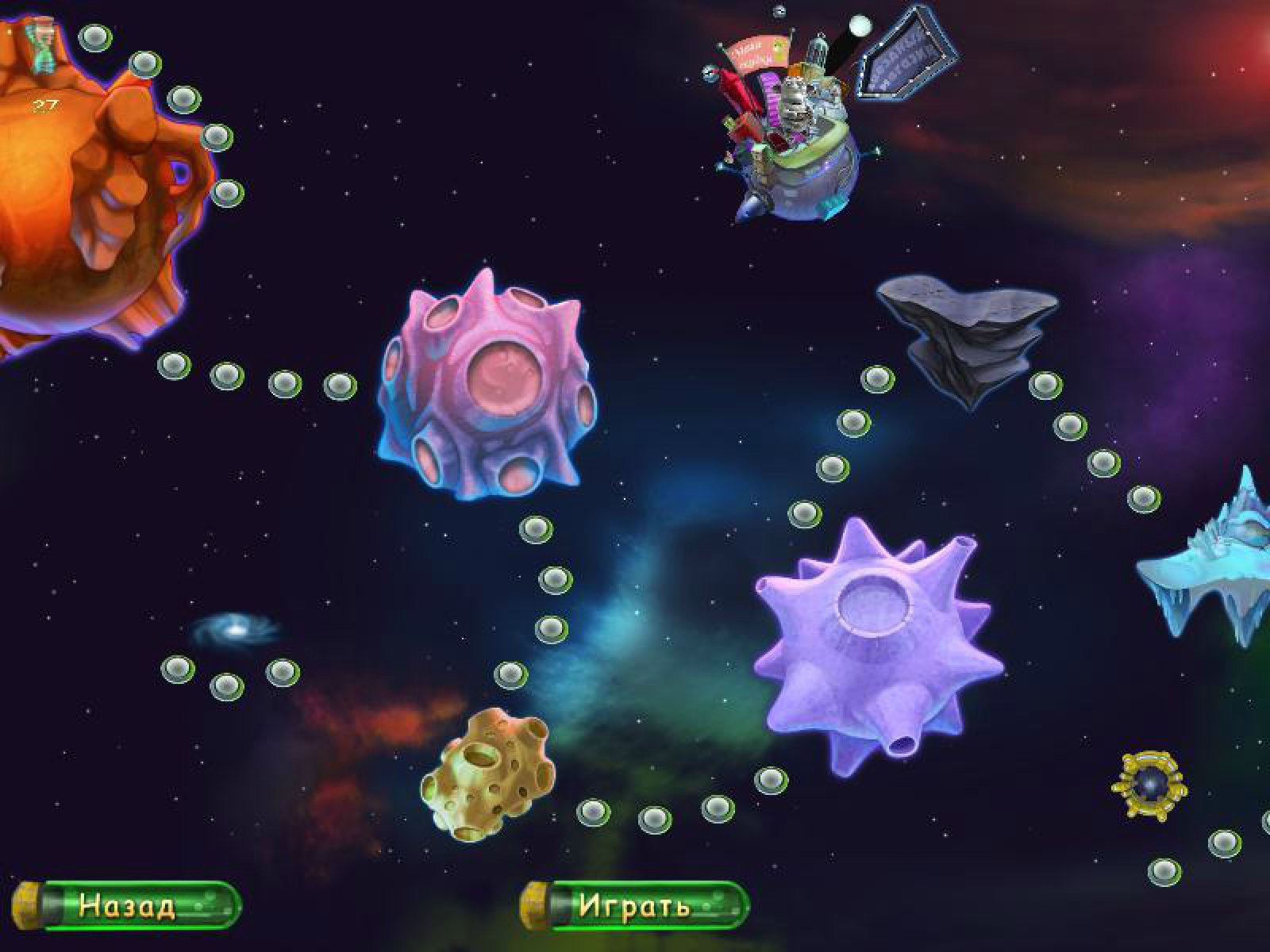Screen dimensions: 1270x952
Task: Choose the pink spiked crater planet
Action: click(x=487, y=386)
